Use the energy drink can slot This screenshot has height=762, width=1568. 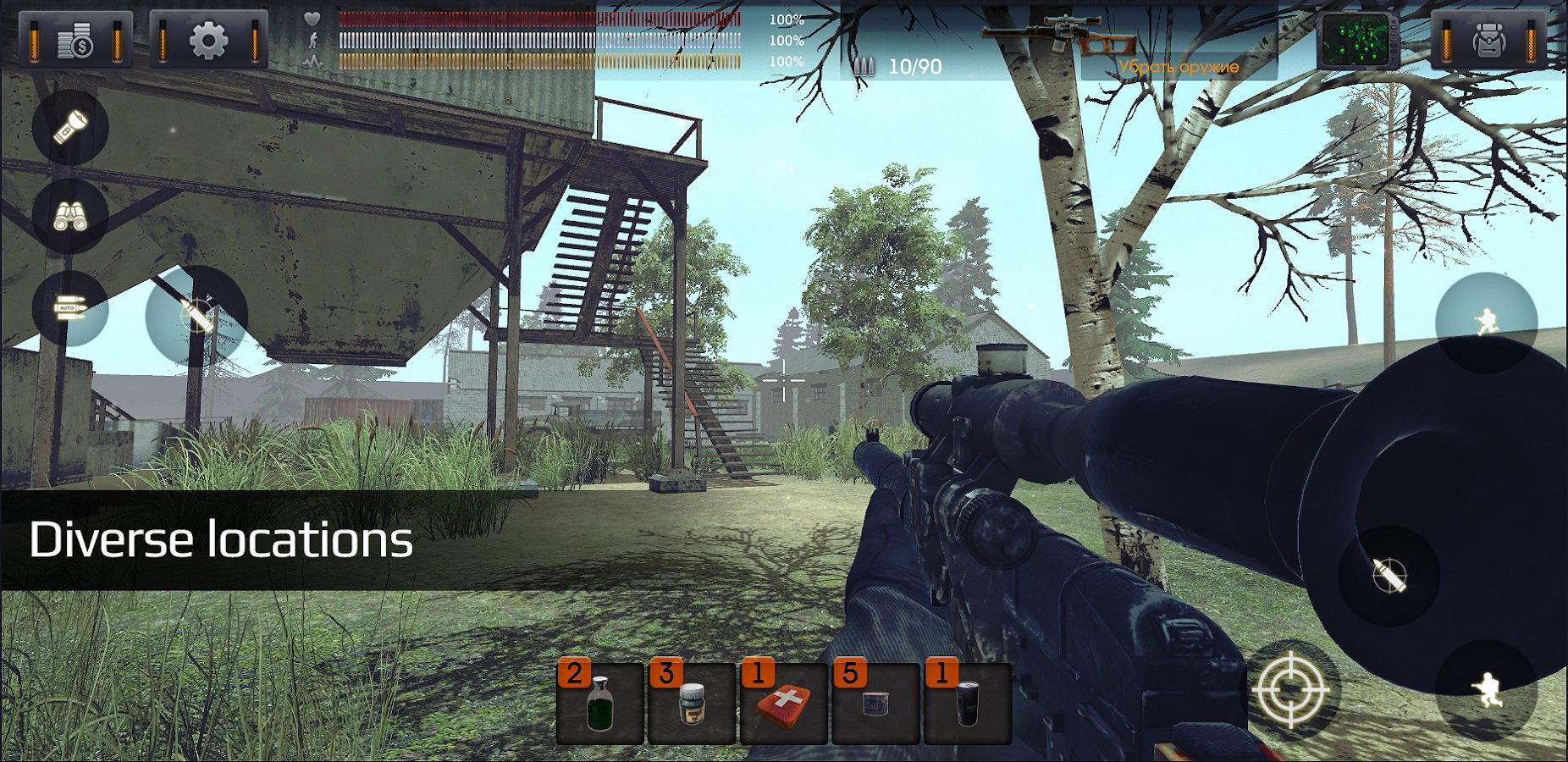tap(967, 703)
